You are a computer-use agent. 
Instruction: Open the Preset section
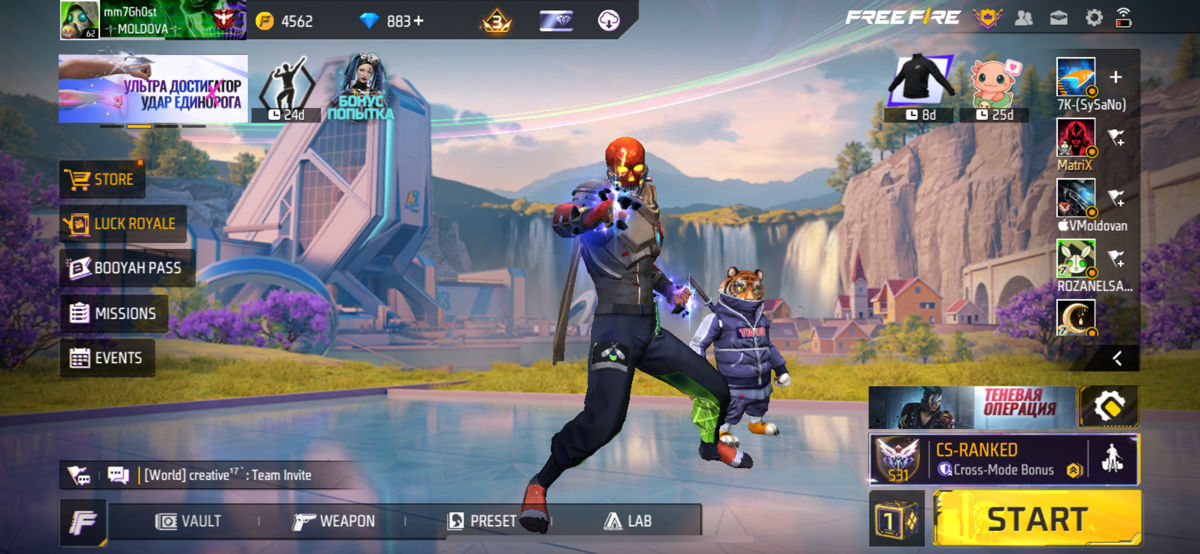[x=482, y=521]
